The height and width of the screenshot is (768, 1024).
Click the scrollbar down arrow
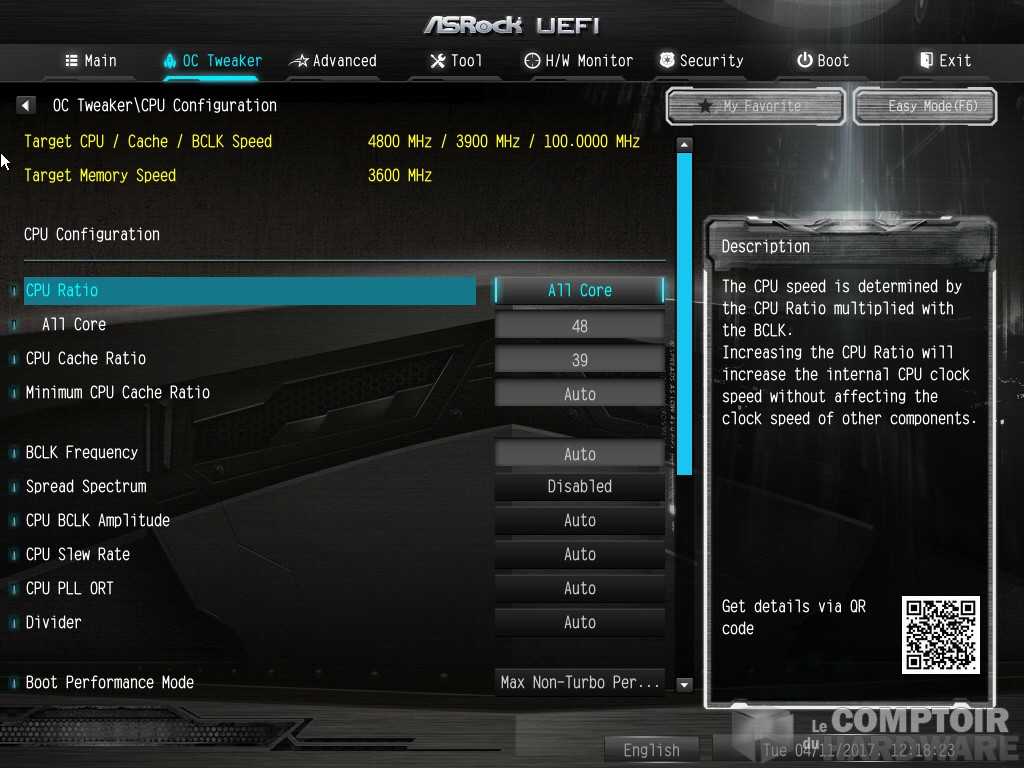click(x=685, y=685)
